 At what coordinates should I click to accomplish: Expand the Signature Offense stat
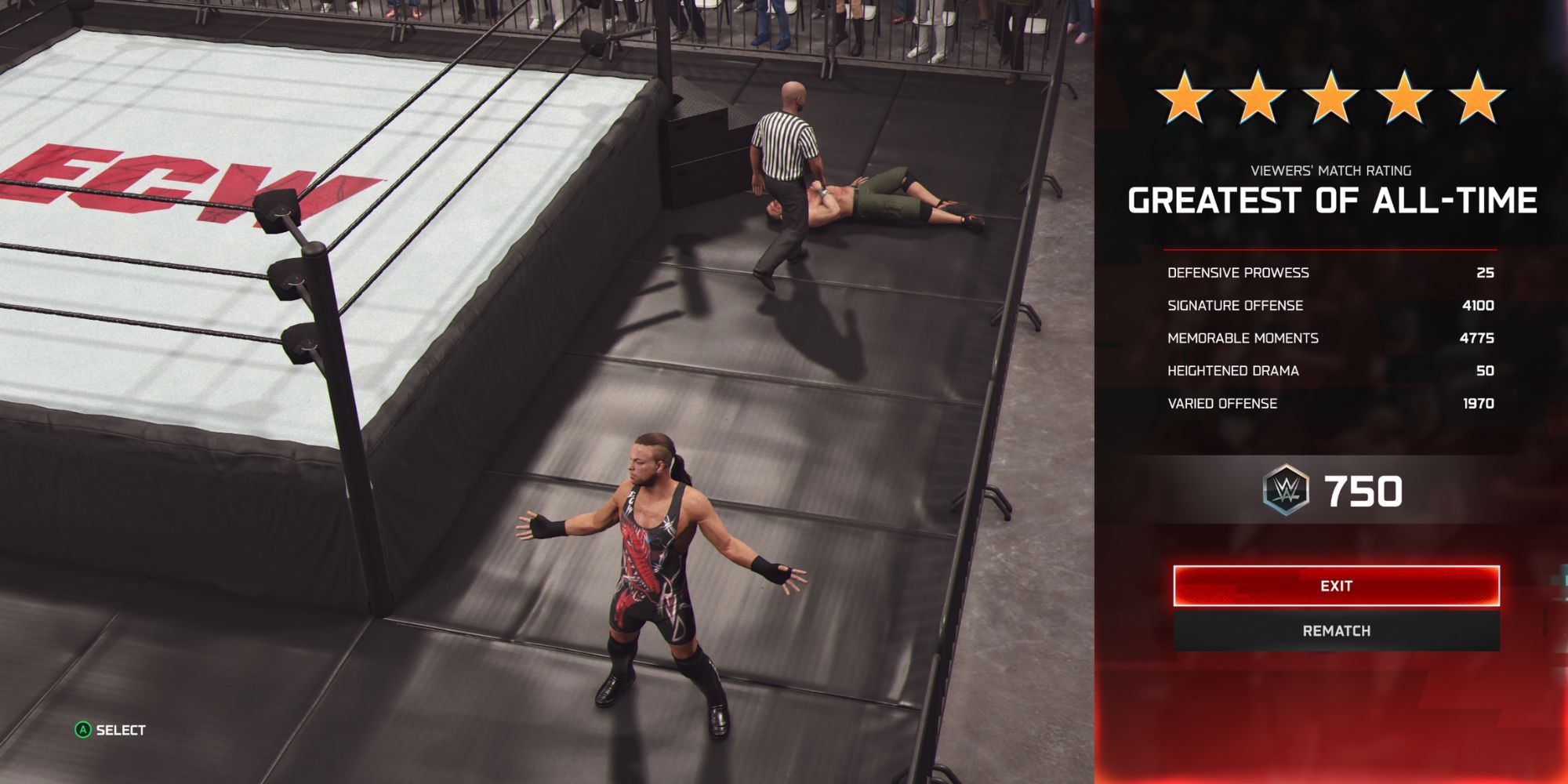pos(1333,305)
